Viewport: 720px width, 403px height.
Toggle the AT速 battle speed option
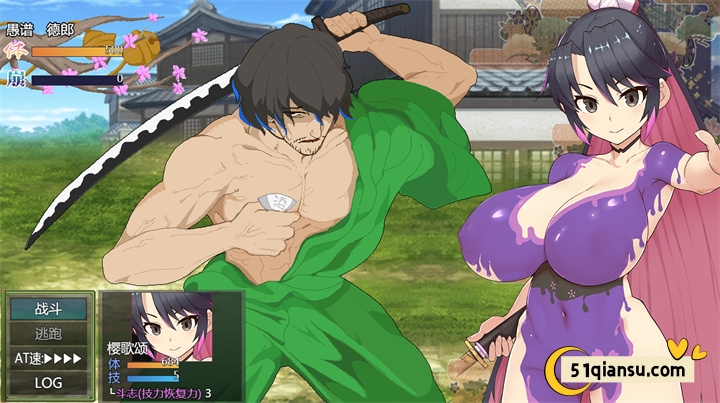click(x=48, y=358)
